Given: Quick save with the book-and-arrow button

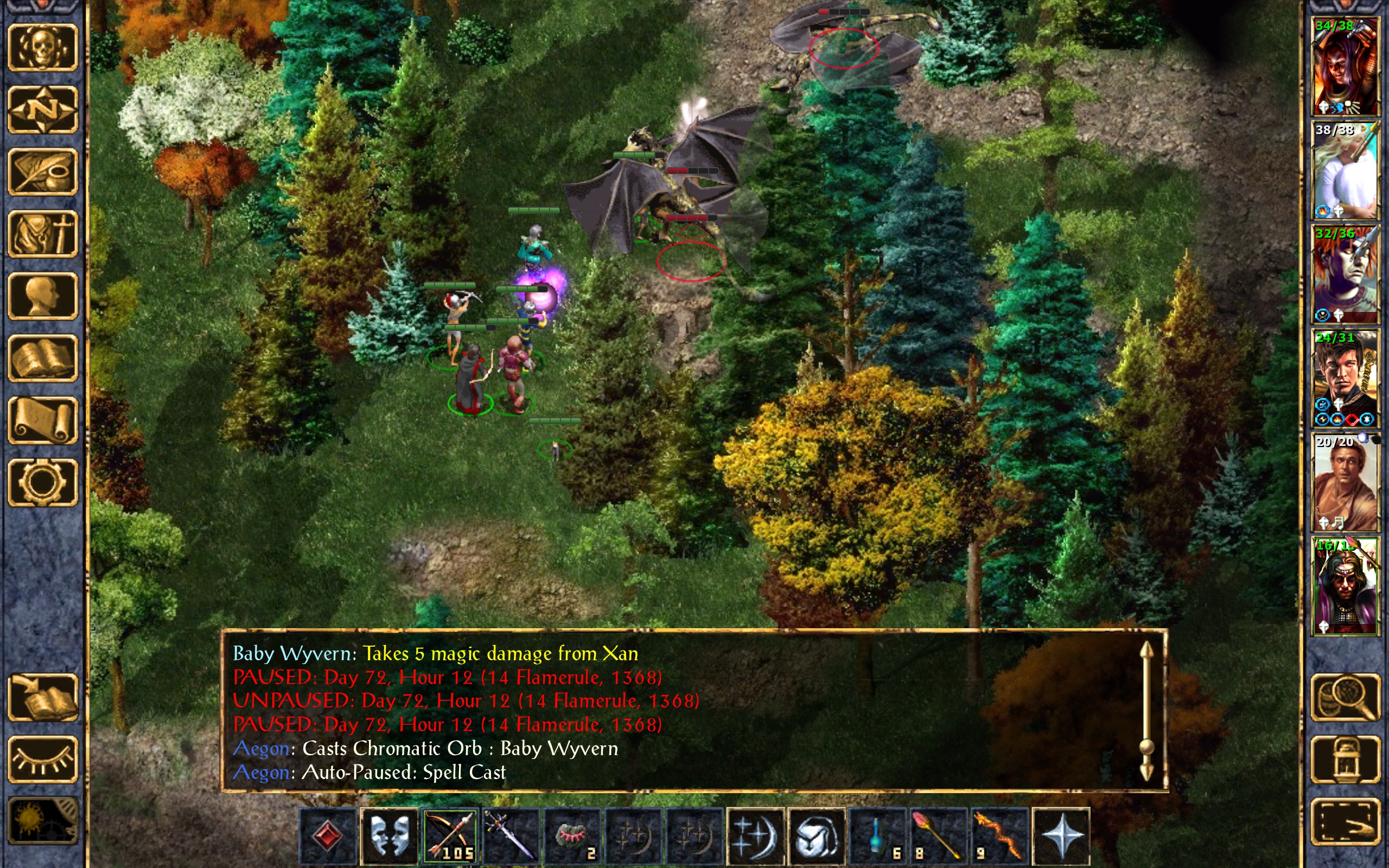Looking at the screenshot, I should click(x=42, y=697).
